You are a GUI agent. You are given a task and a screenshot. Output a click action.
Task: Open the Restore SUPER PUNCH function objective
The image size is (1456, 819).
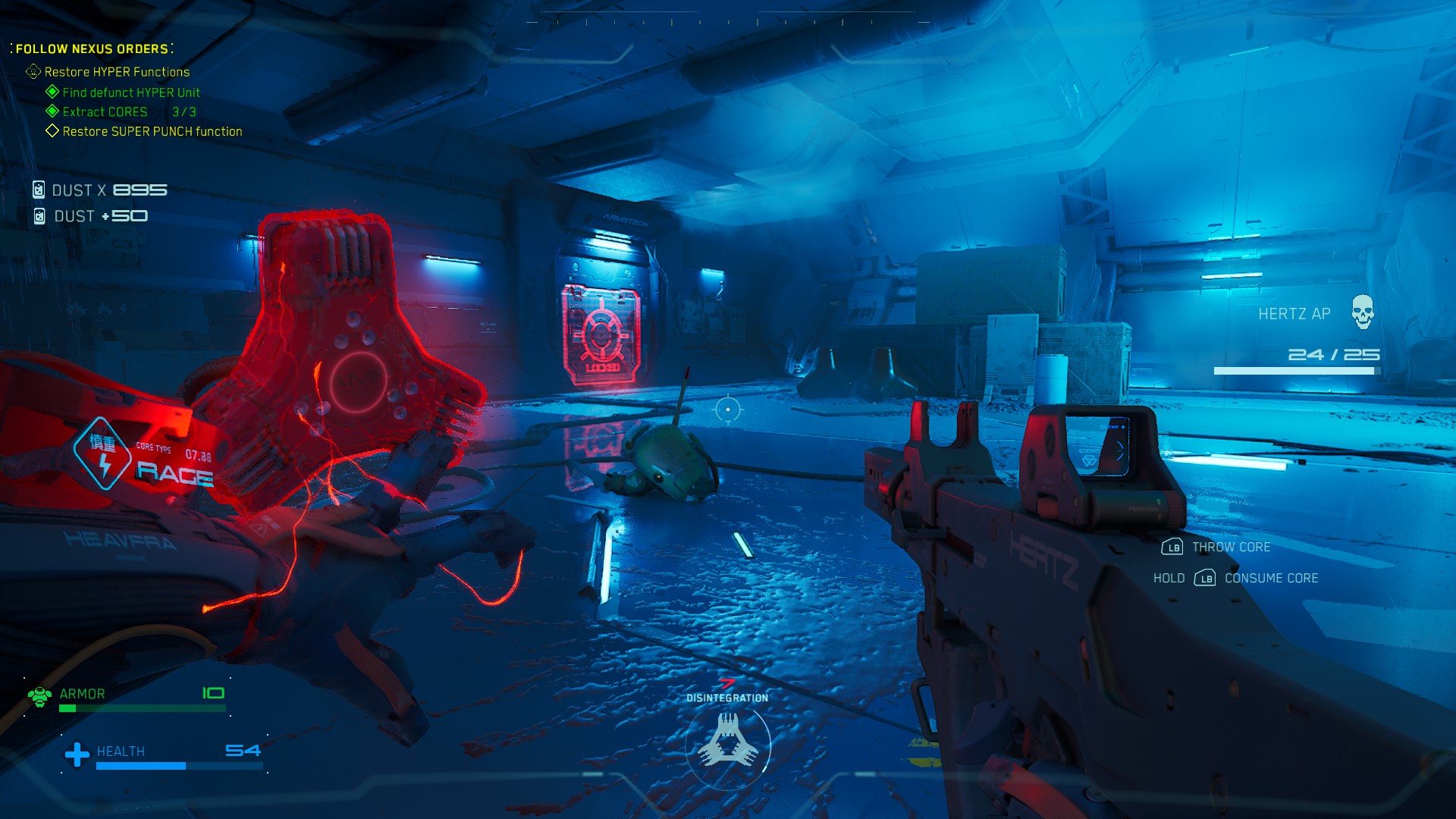pyautogui.click(x=152, y=132)
